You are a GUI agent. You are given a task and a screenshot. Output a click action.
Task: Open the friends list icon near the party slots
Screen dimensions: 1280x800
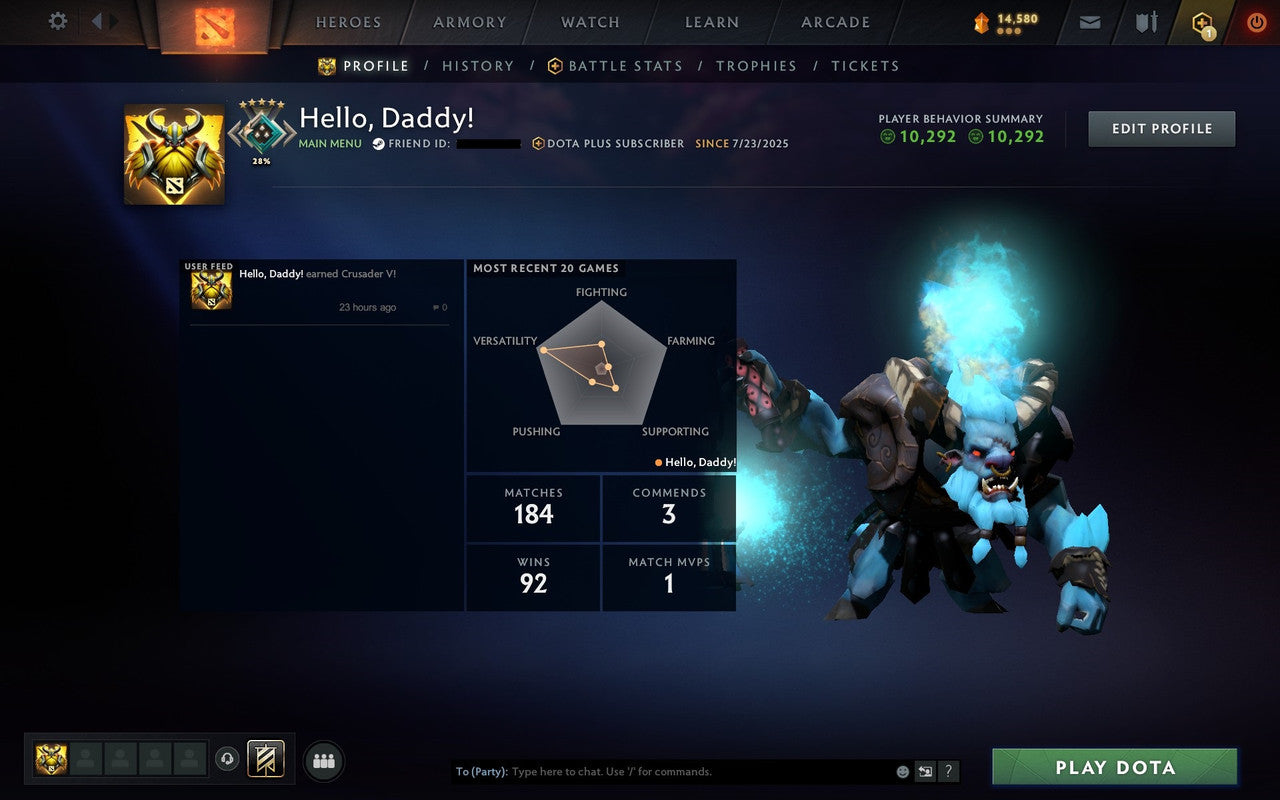click(324, 759)
